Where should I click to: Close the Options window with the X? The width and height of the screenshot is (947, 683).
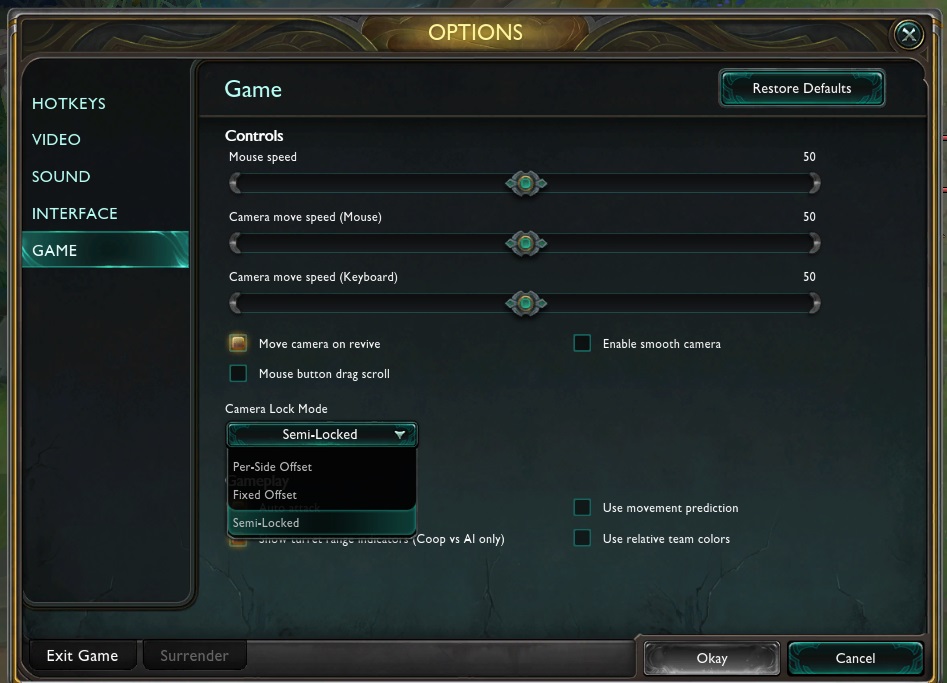tap(907, 35)
